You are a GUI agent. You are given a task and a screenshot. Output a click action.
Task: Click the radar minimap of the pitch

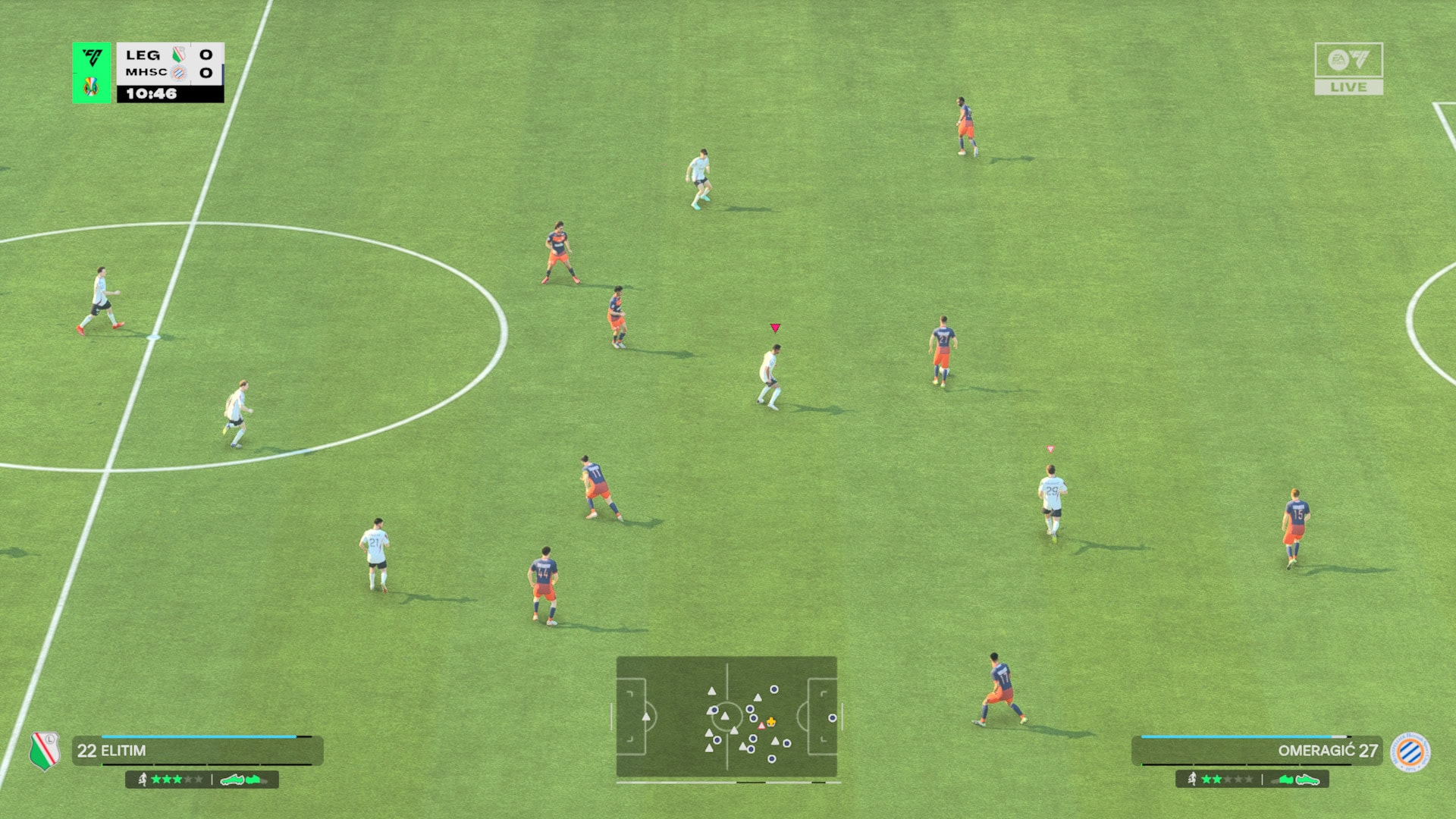726,717
